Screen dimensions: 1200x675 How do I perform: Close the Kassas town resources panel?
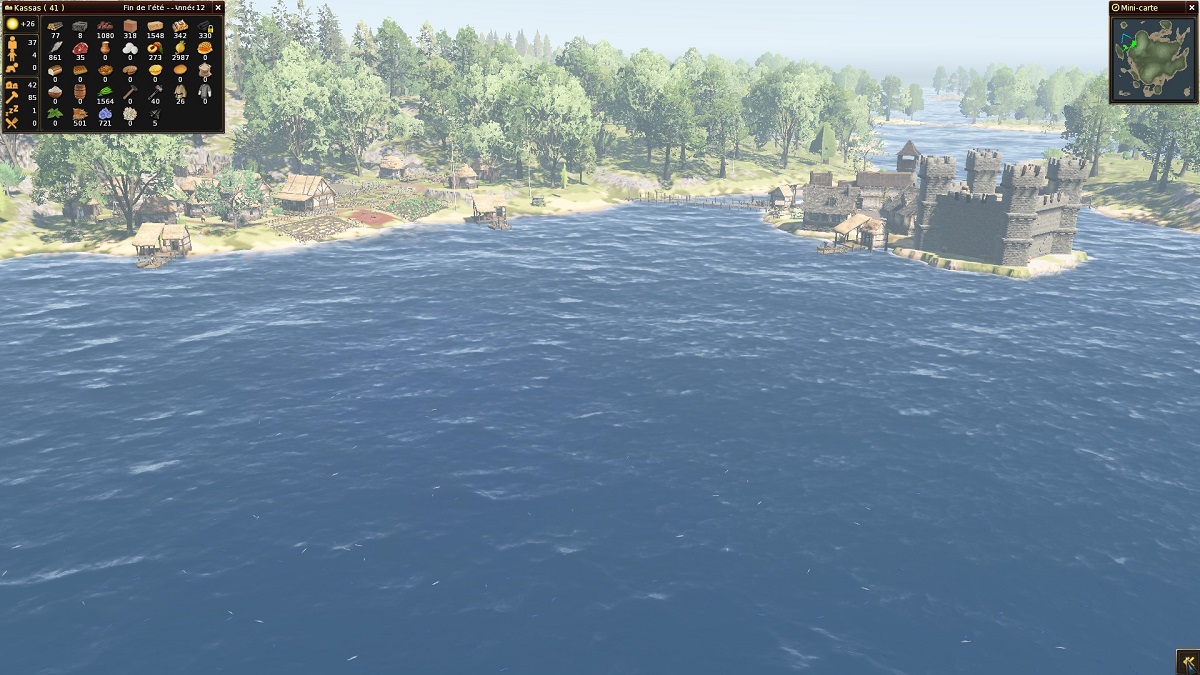(x=218, y=8)
